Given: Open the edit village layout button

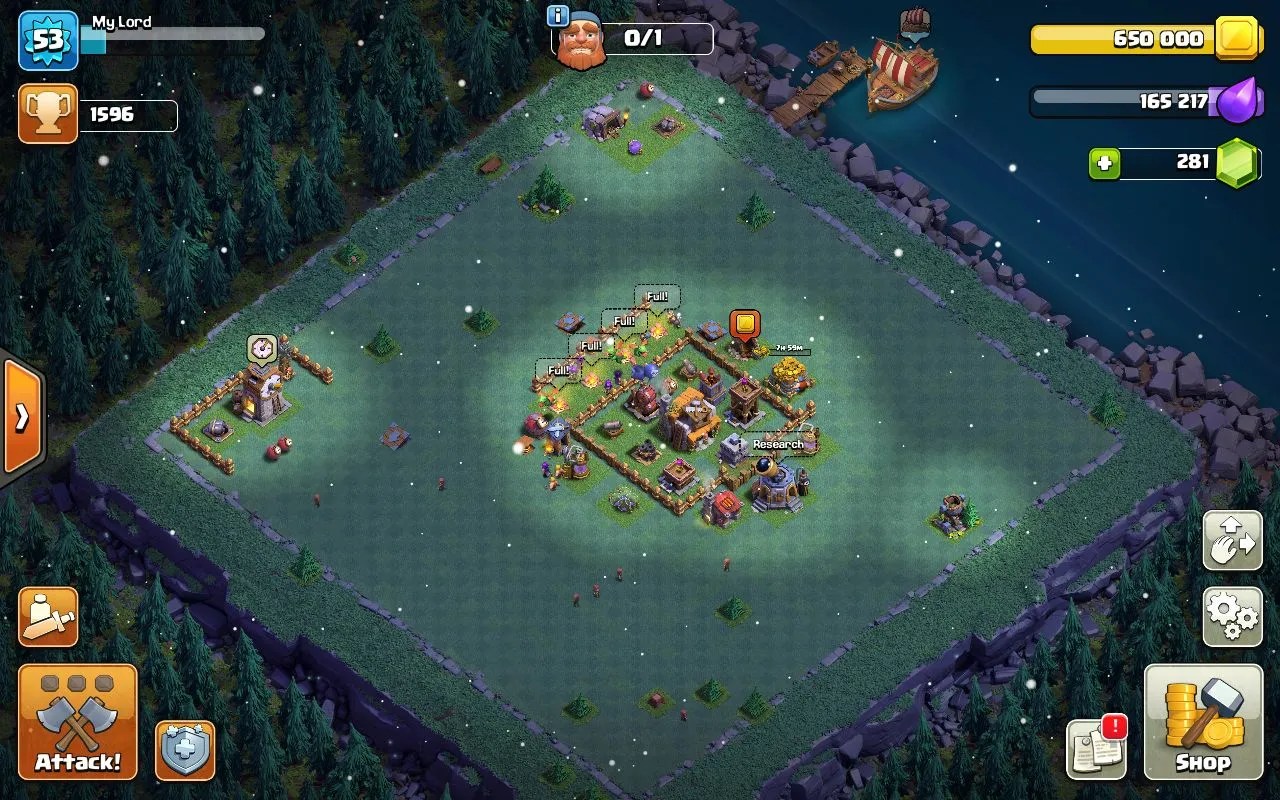Looking at the screenshot, I should click(x=1232, y=541).
